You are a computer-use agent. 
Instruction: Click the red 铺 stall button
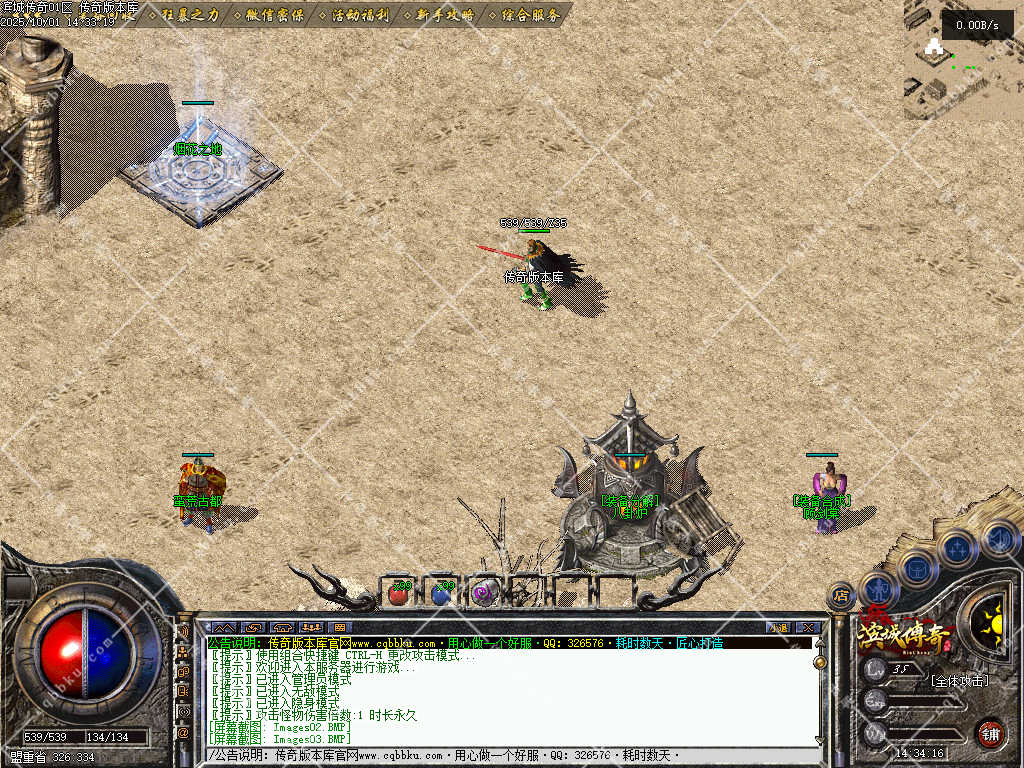[990, 733]
